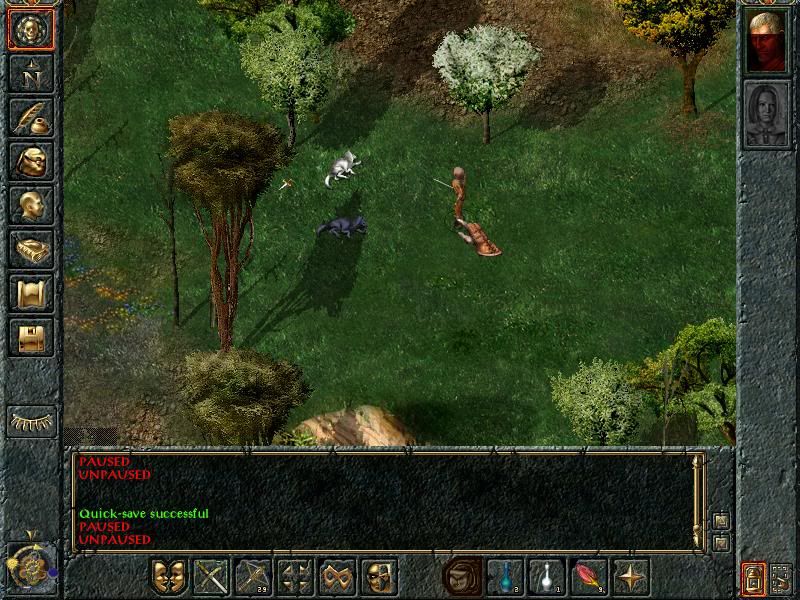
Task: Open the area map with the compass button
Action: point(31,73)
